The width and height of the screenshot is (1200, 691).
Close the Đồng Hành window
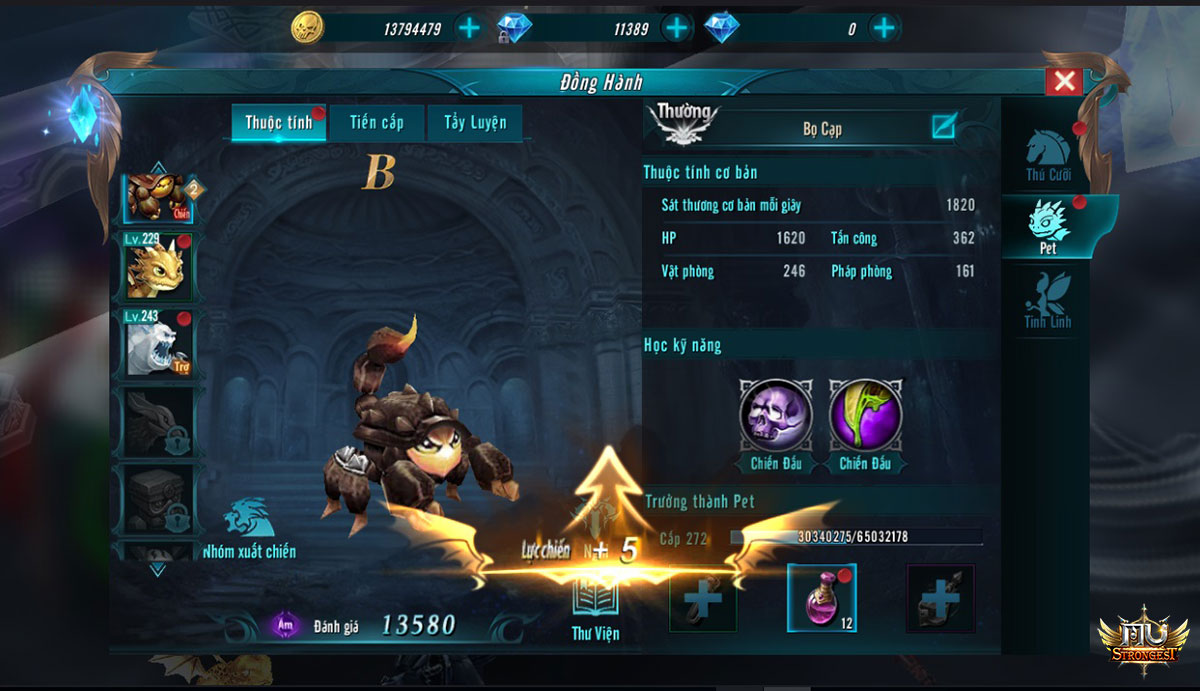tap(1065, 81)
